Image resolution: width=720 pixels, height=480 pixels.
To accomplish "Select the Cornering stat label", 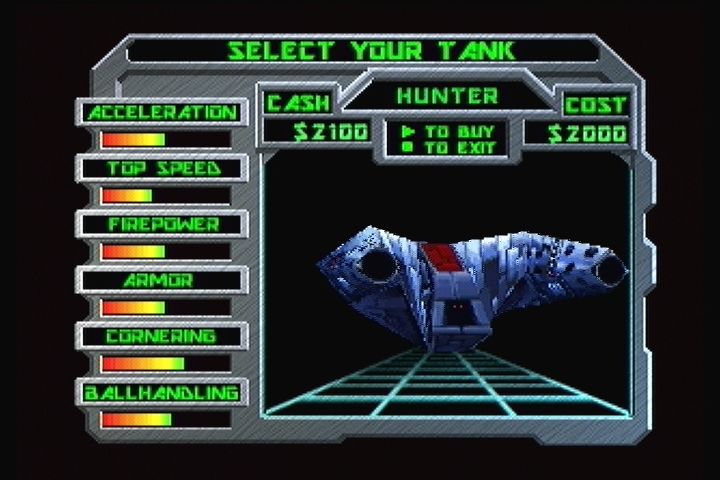I will click(162, 337).
